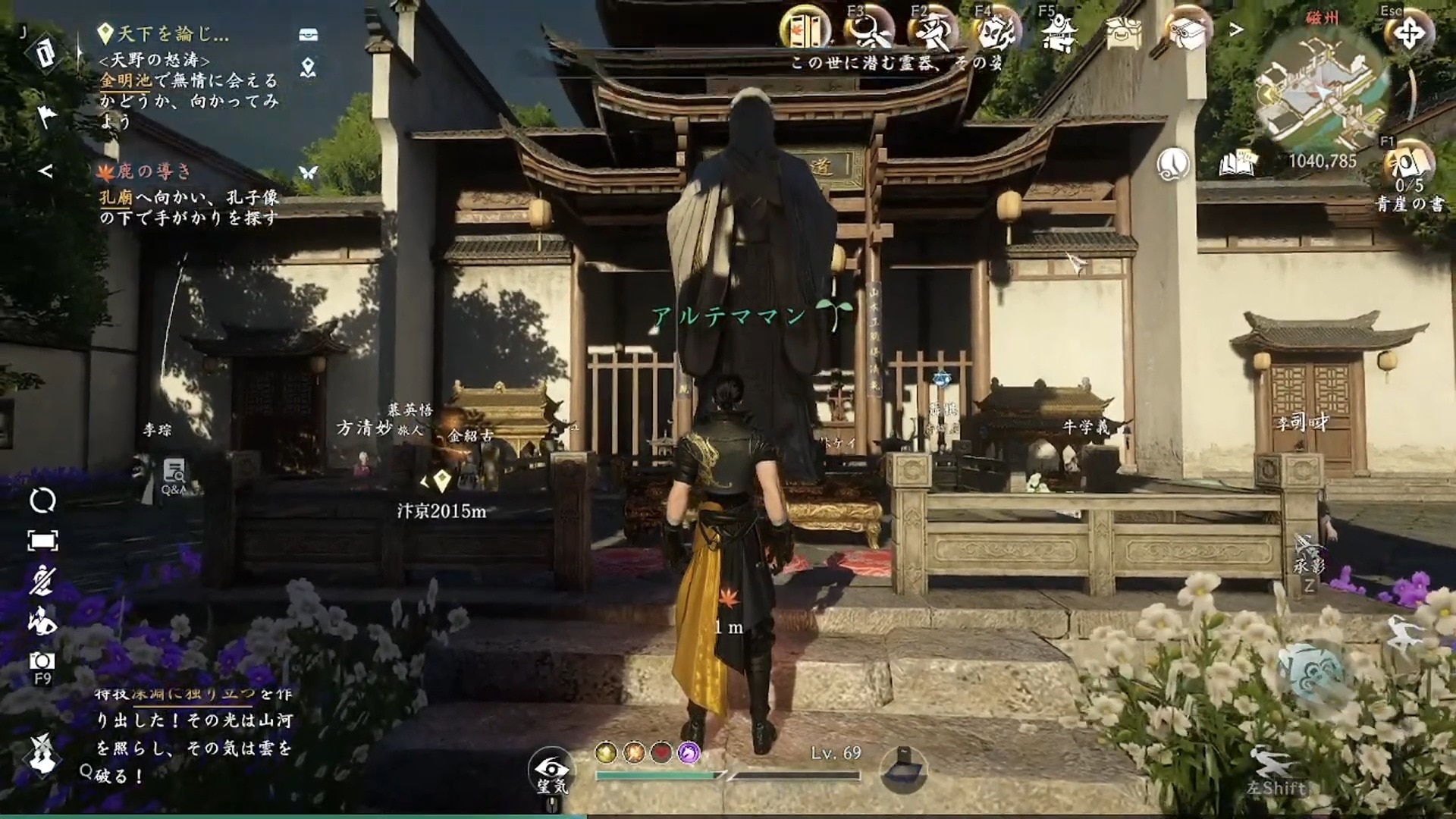The width and height of the screenshot is (1456, 819).
Task: Collapse the quest tracker with left arrow
Action: click(45, 171)
